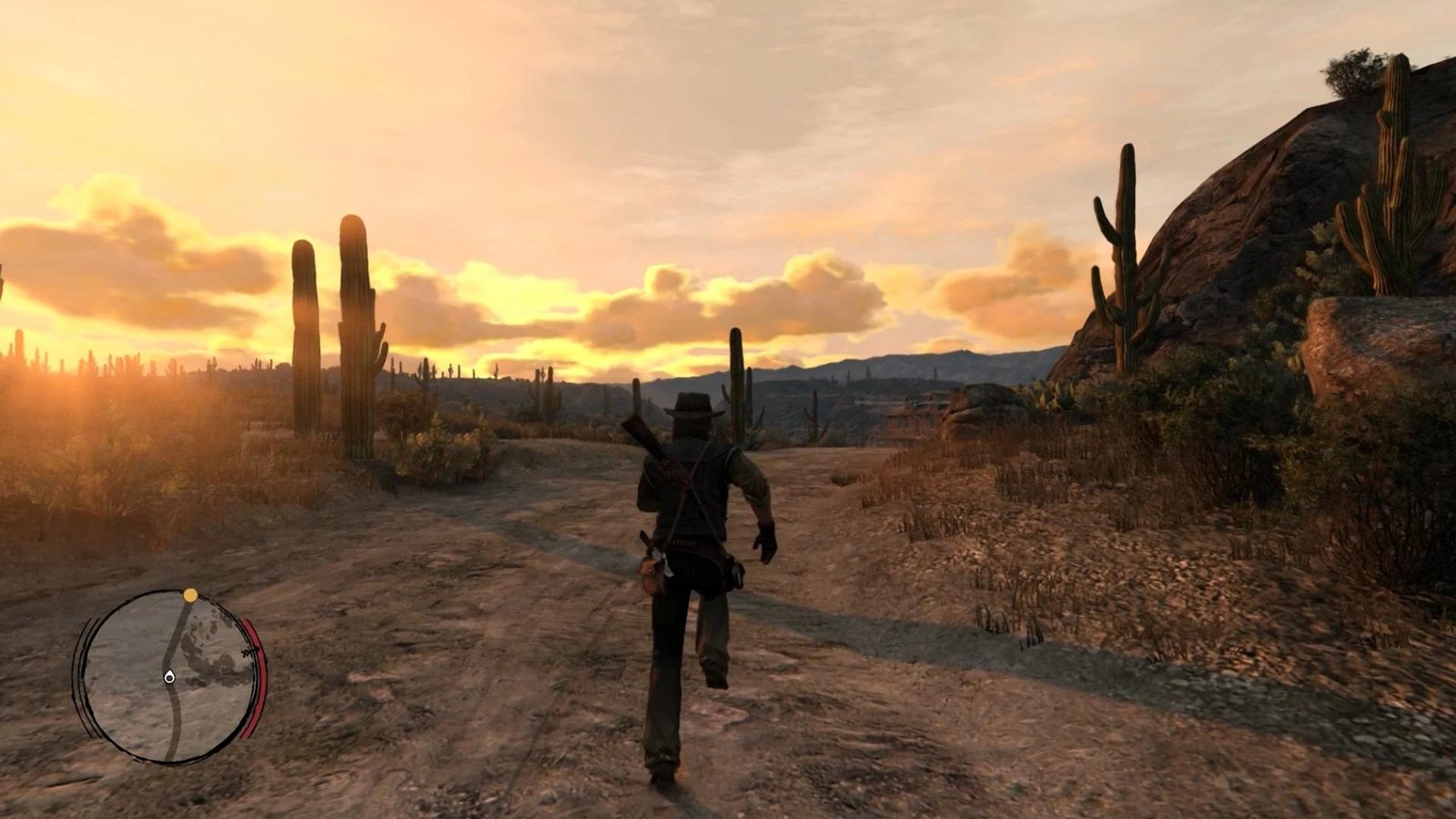The image size is (1456, 819).
Task: Click the circular minimap radar
Action: [x=168, y=677]
